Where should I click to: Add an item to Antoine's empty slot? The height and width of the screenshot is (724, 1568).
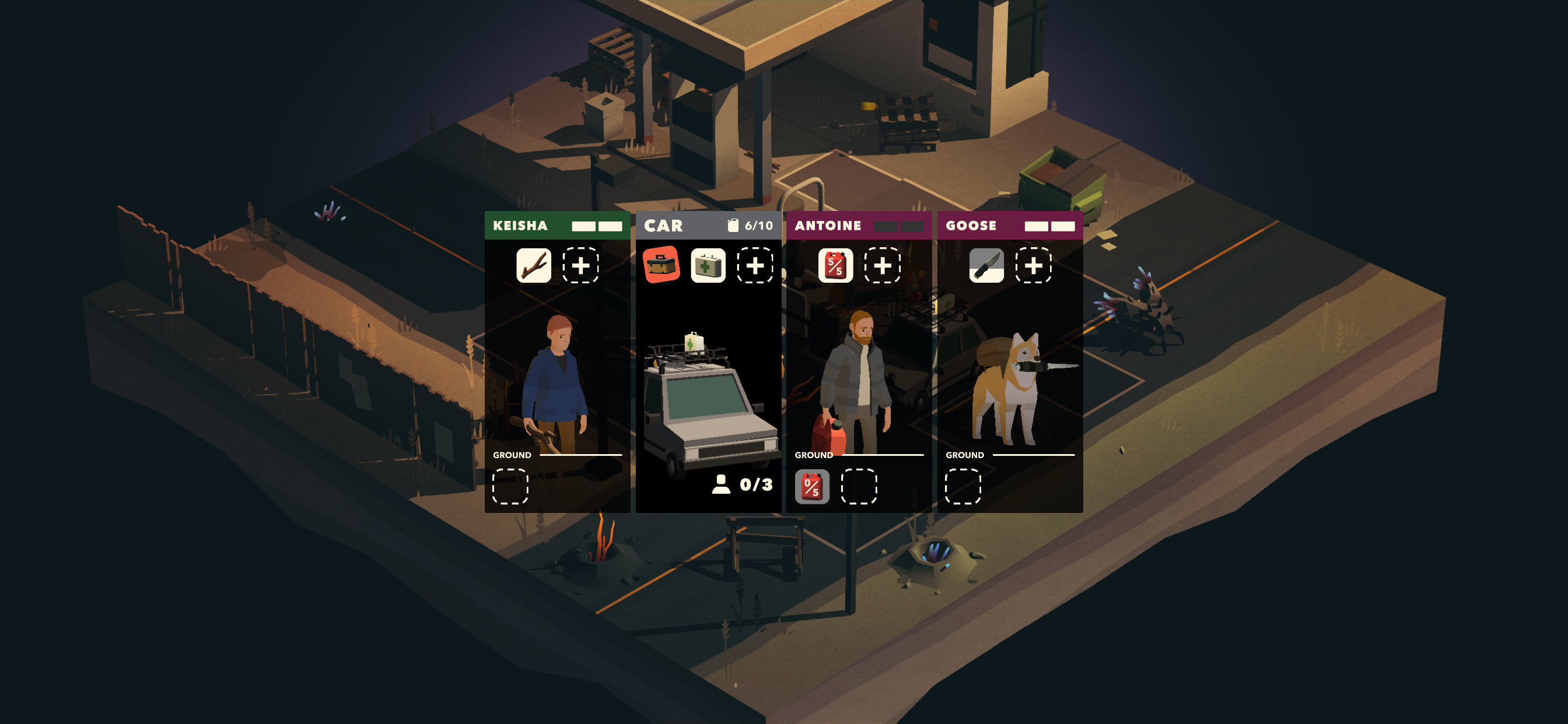tap(882, 265)
